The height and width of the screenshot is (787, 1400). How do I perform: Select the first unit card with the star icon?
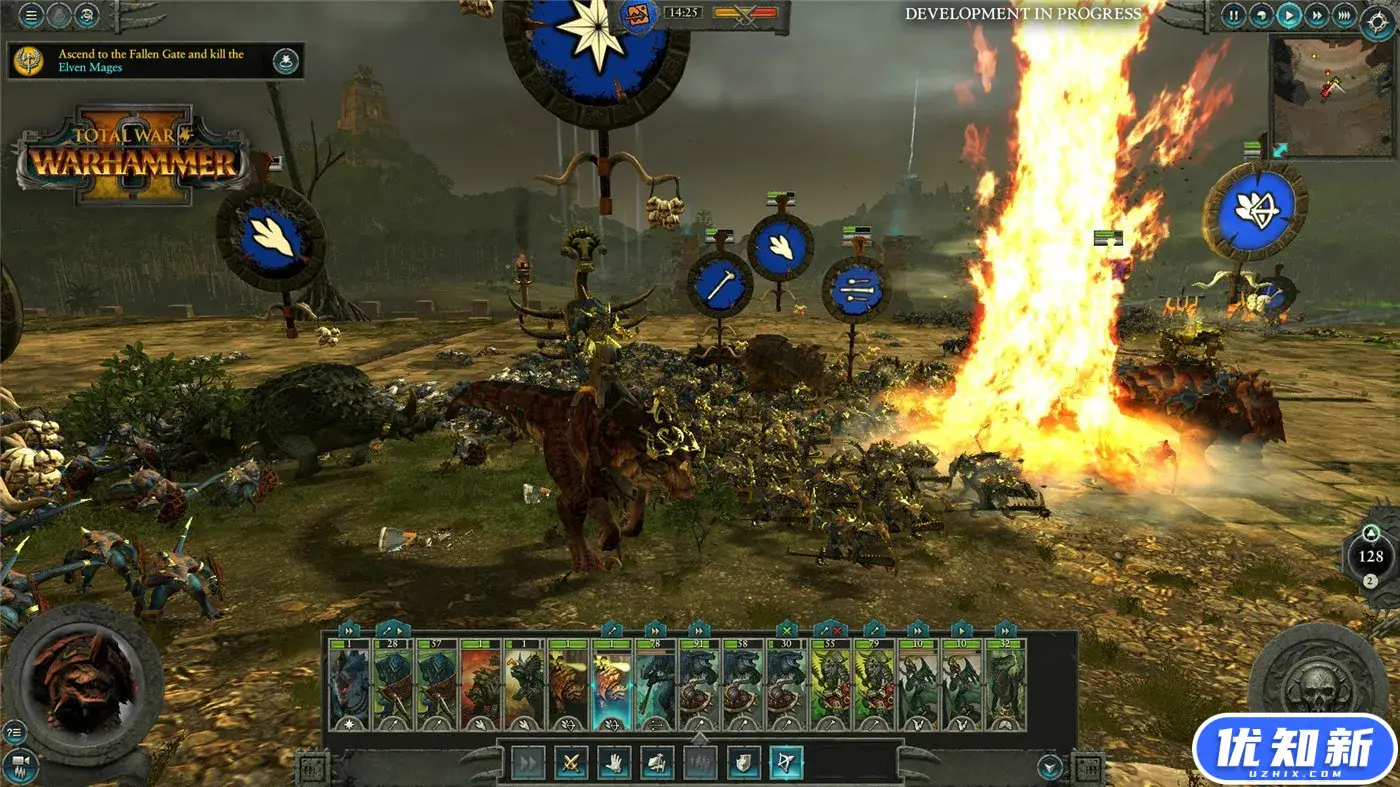tap(349, 685)
